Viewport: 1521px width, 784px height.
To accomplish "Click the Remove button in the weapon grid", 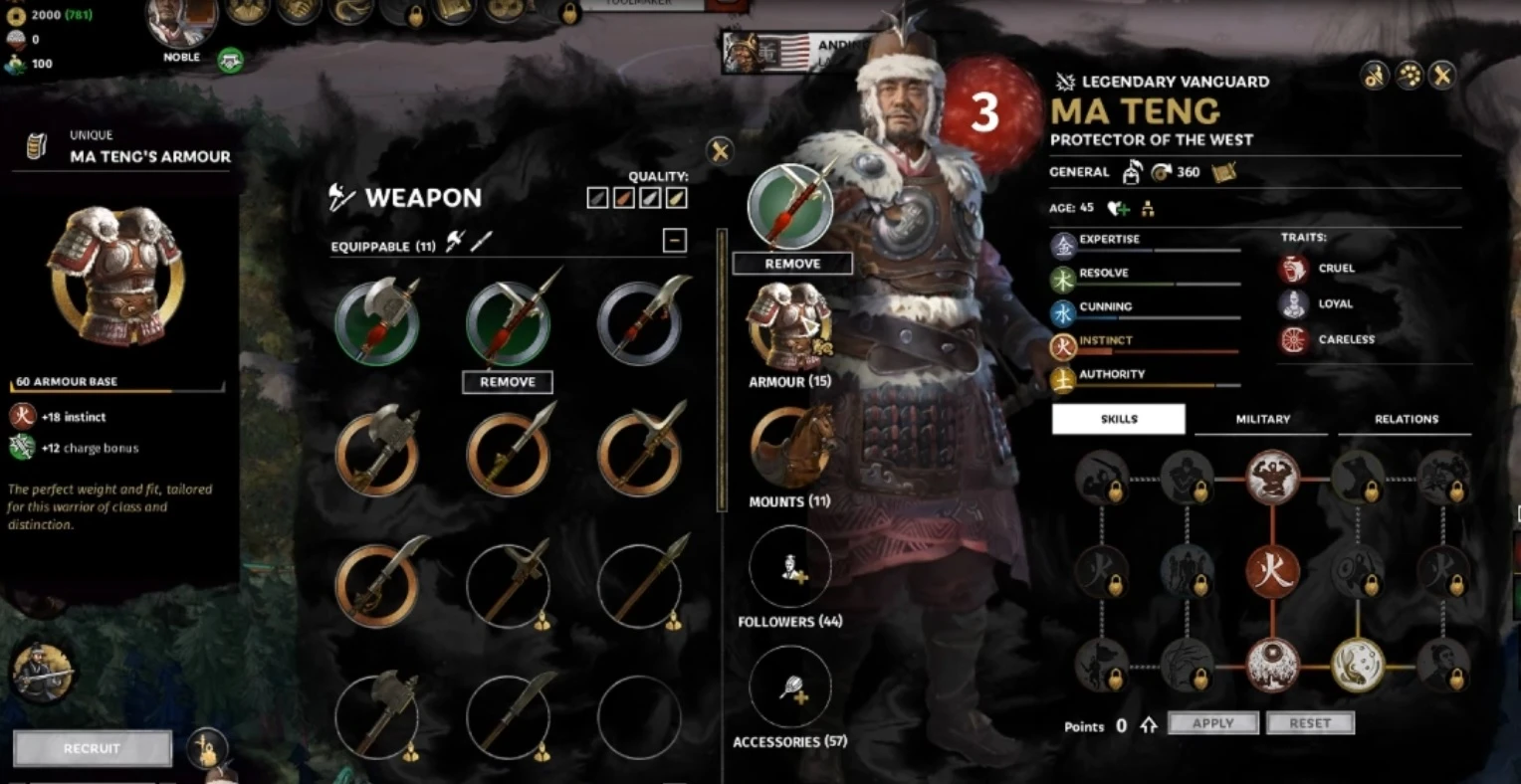I will (x=508, y=382).
